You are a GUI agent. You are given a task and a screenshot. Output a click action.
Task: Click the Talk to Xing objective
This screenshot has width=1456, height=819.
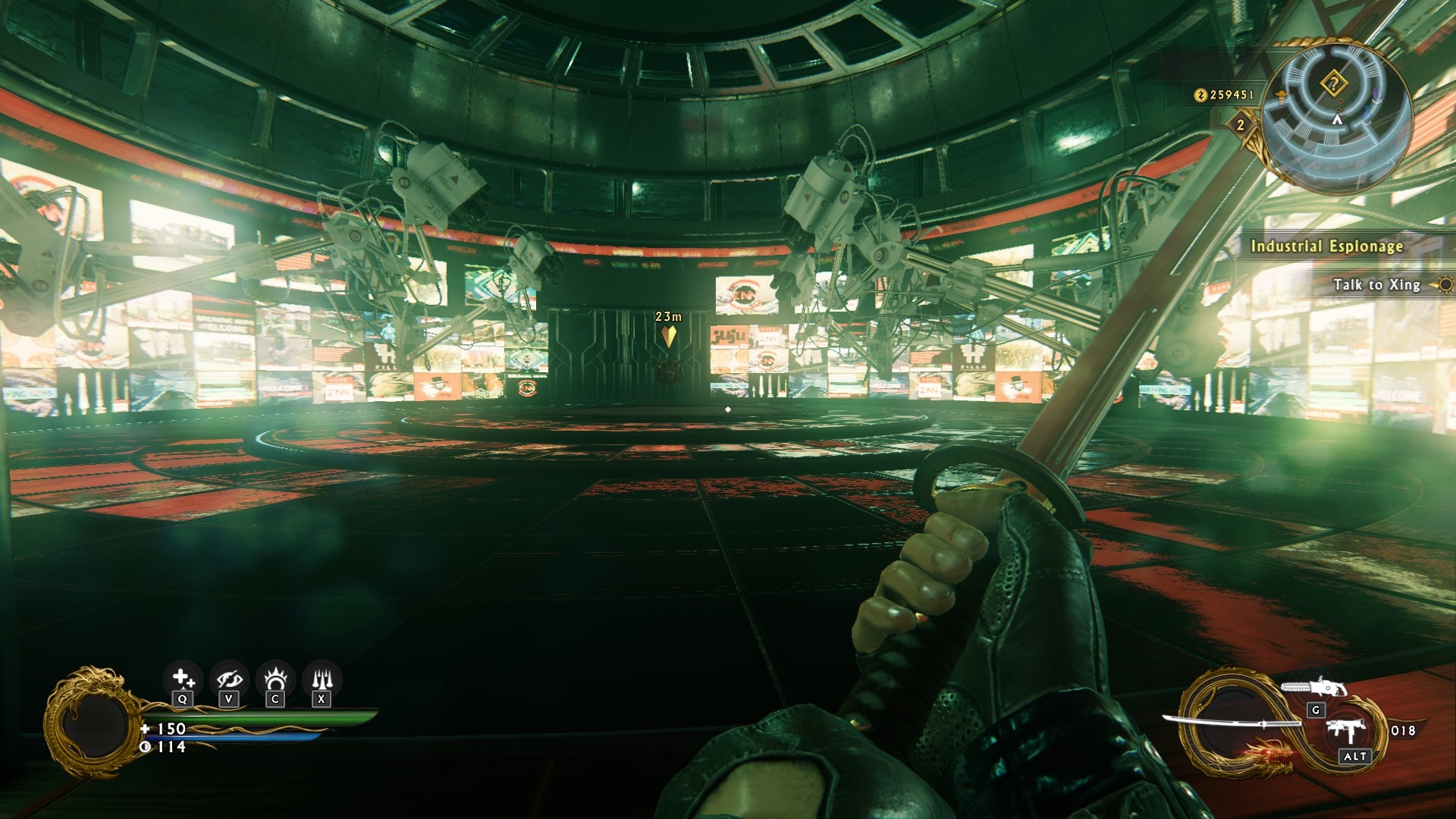[1376, 284]
